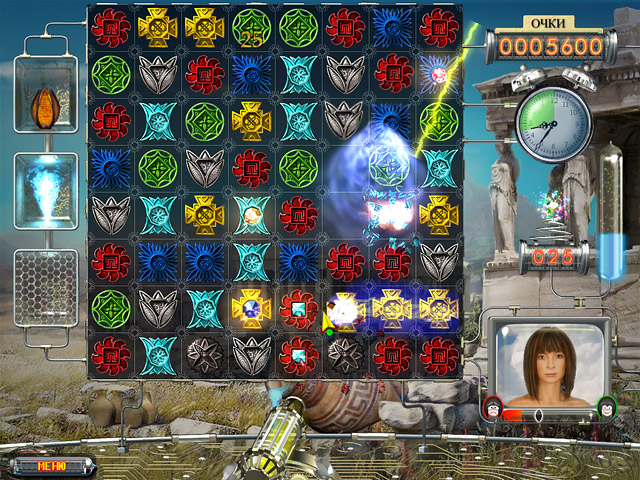Pick the red tile holding a cyan gem
Screen dimensions: 640x480
pyautogui.click(x=298, y=307)
